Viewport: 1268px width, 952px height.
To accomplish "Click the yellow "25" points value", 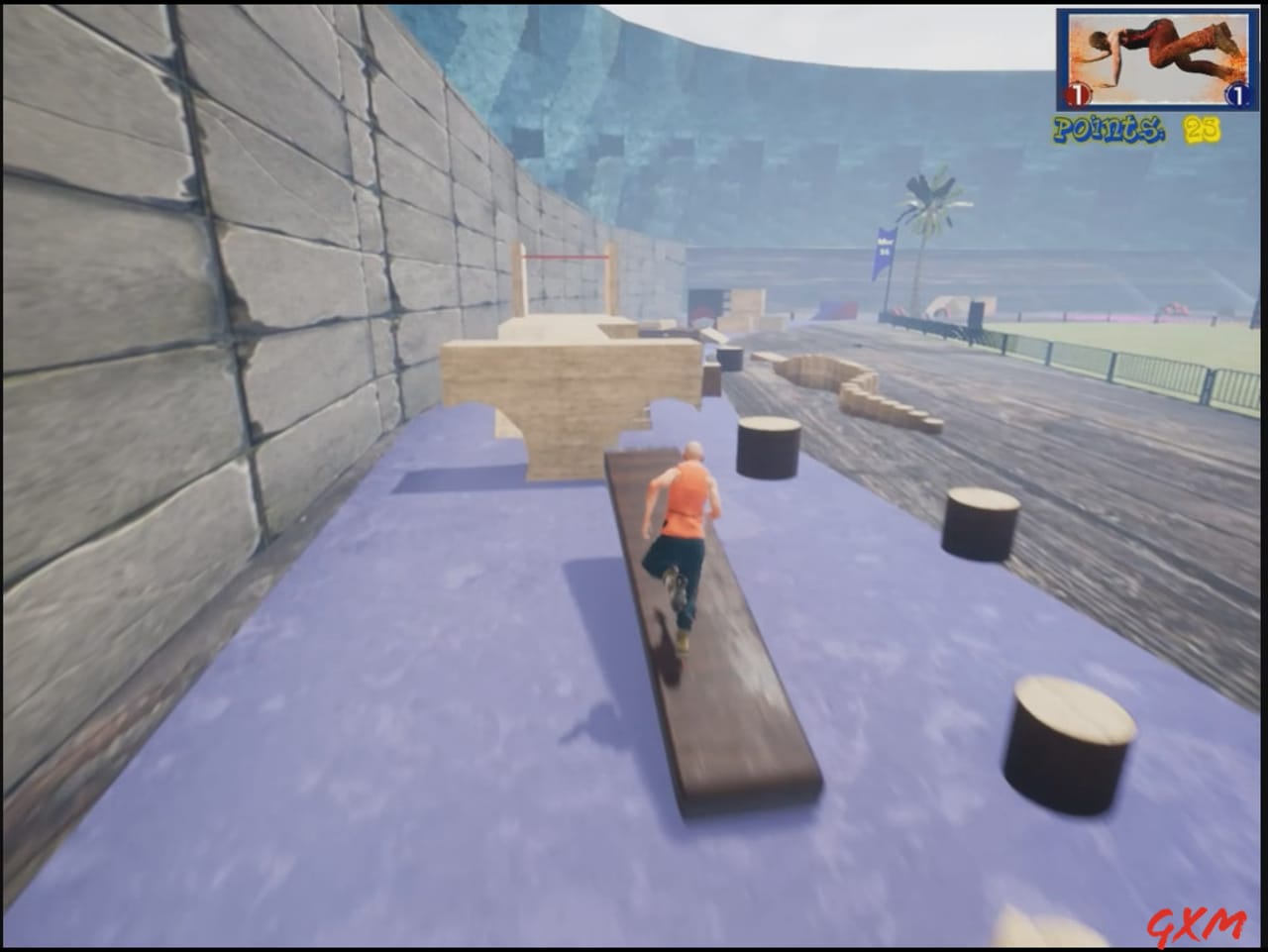I will pyautogui.click(x=1201, y=128).
